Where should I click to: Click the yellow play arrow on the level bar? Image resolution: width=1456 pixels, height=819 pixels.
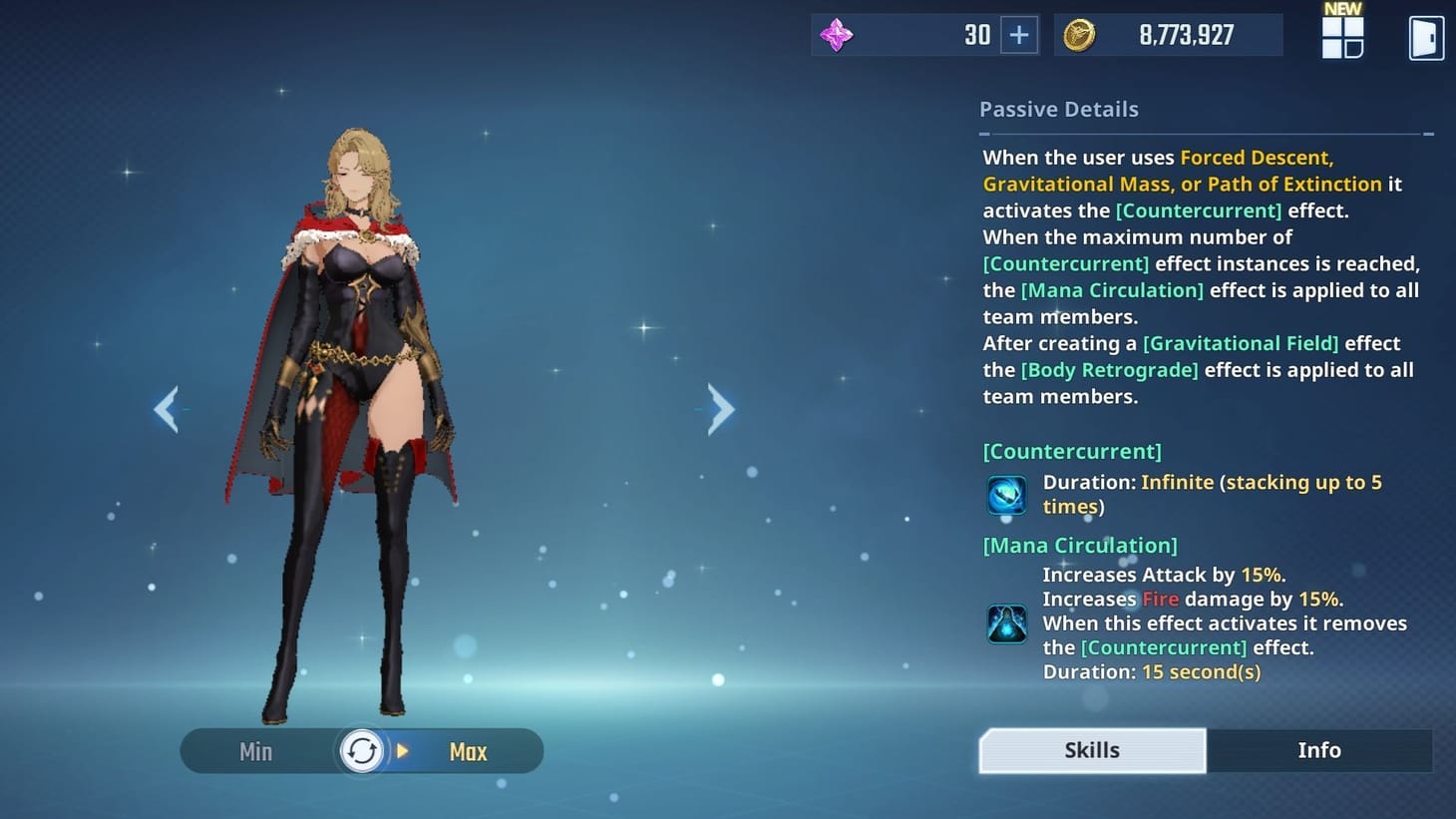(x=401, y=751)
